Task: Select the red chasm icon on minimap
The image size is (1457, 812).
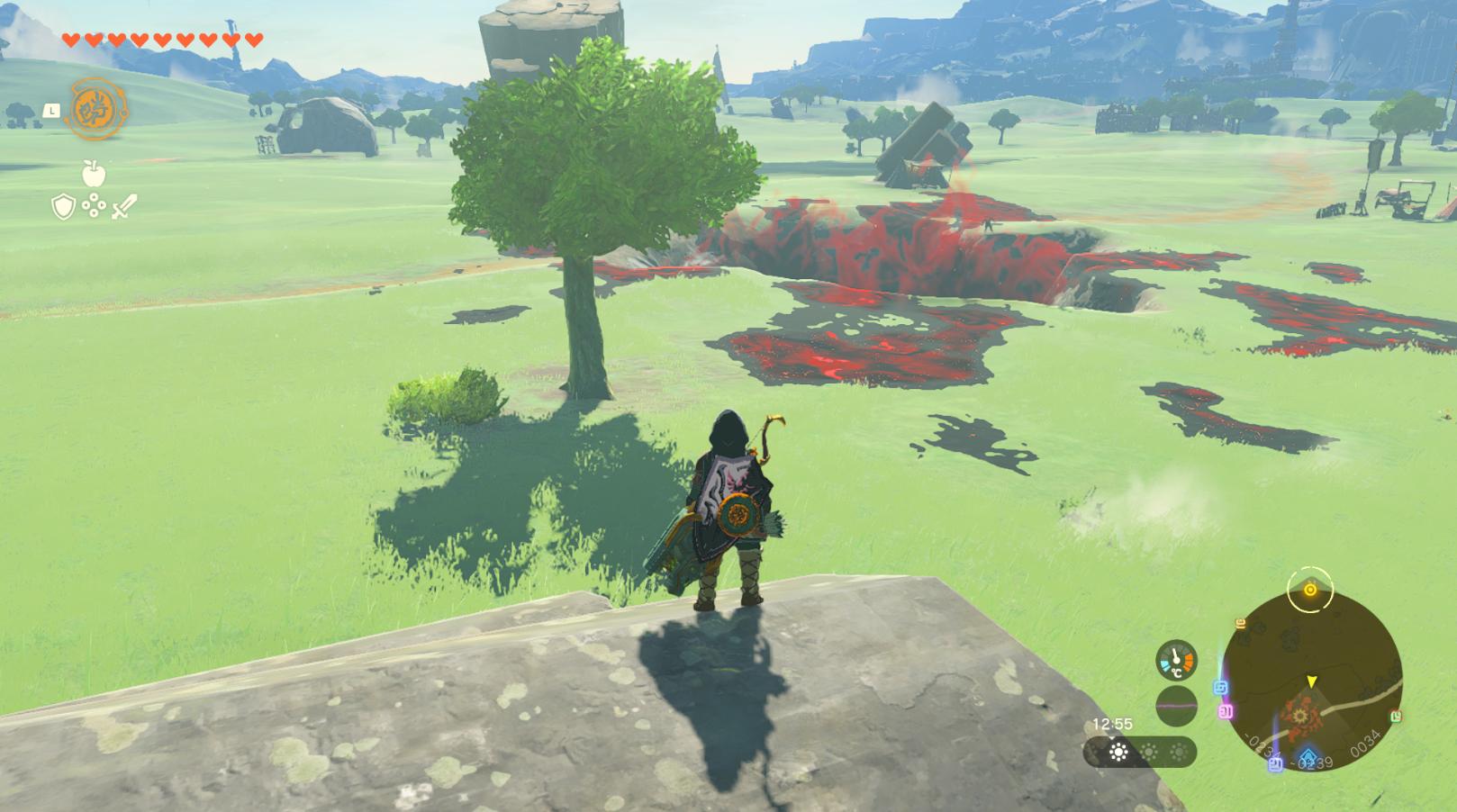Action: click(1301, 716)
